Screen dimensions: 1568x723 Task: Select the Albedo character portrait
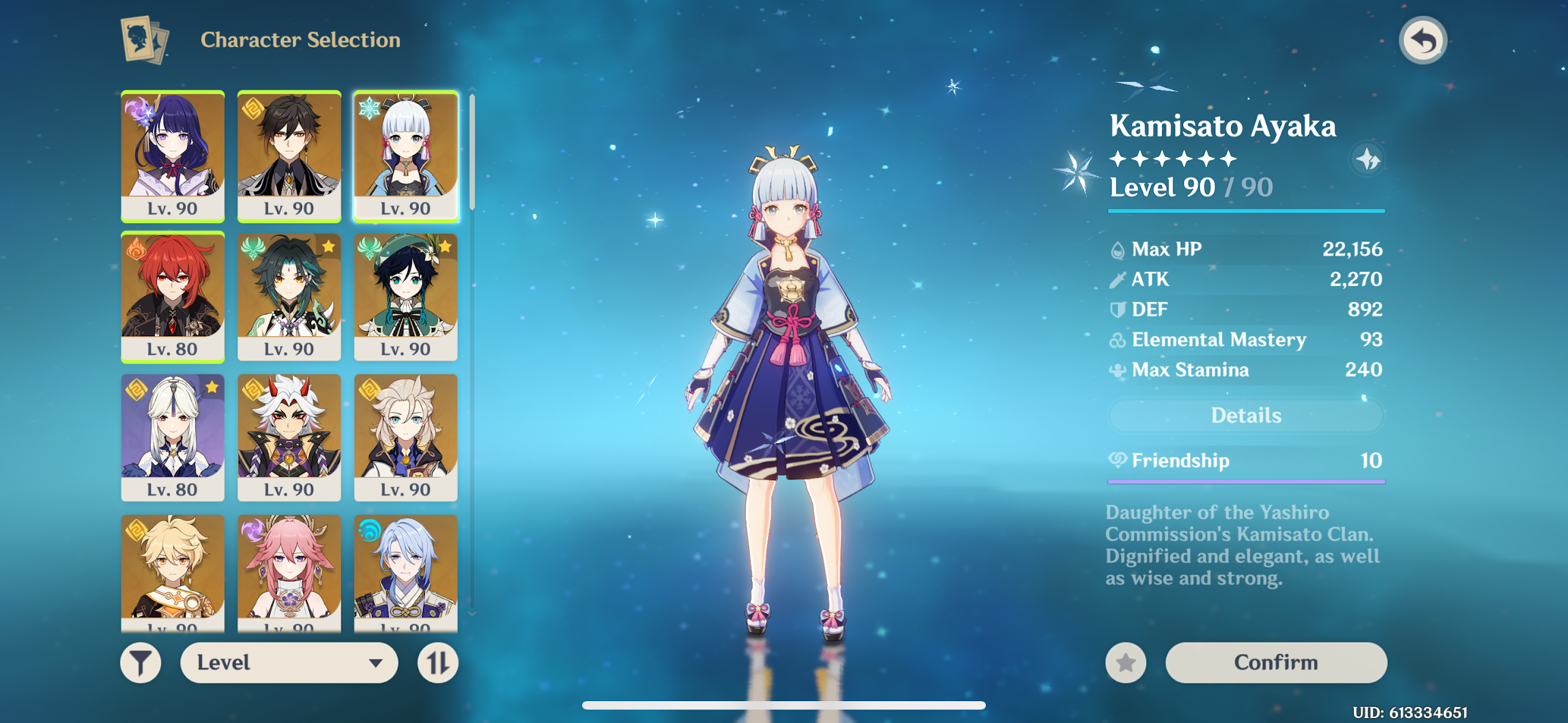[x=406, y=437]
